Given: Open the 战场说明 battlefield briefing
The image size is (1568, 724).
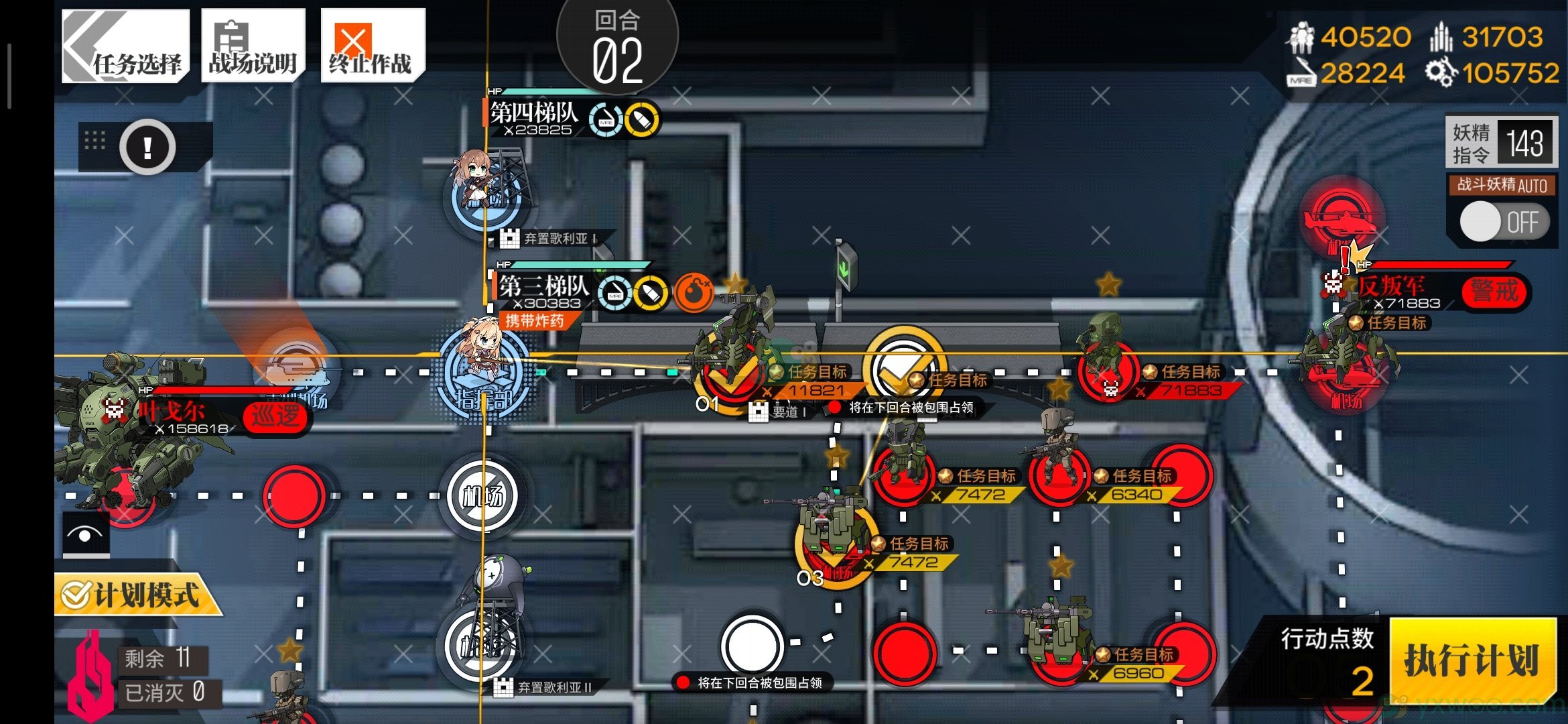Looking at the screenshot, I should (x=253, y=46).
